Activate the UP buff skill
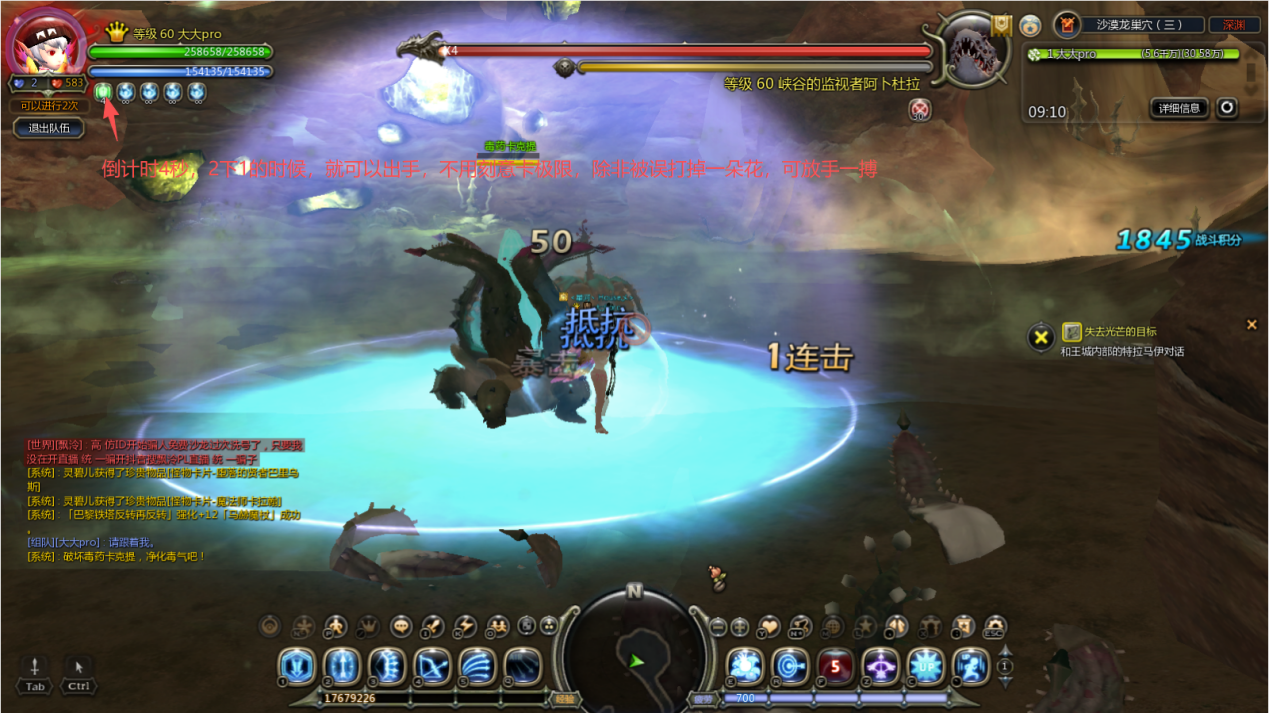This screenshot has height=713, width=1269. pos(926,666)
